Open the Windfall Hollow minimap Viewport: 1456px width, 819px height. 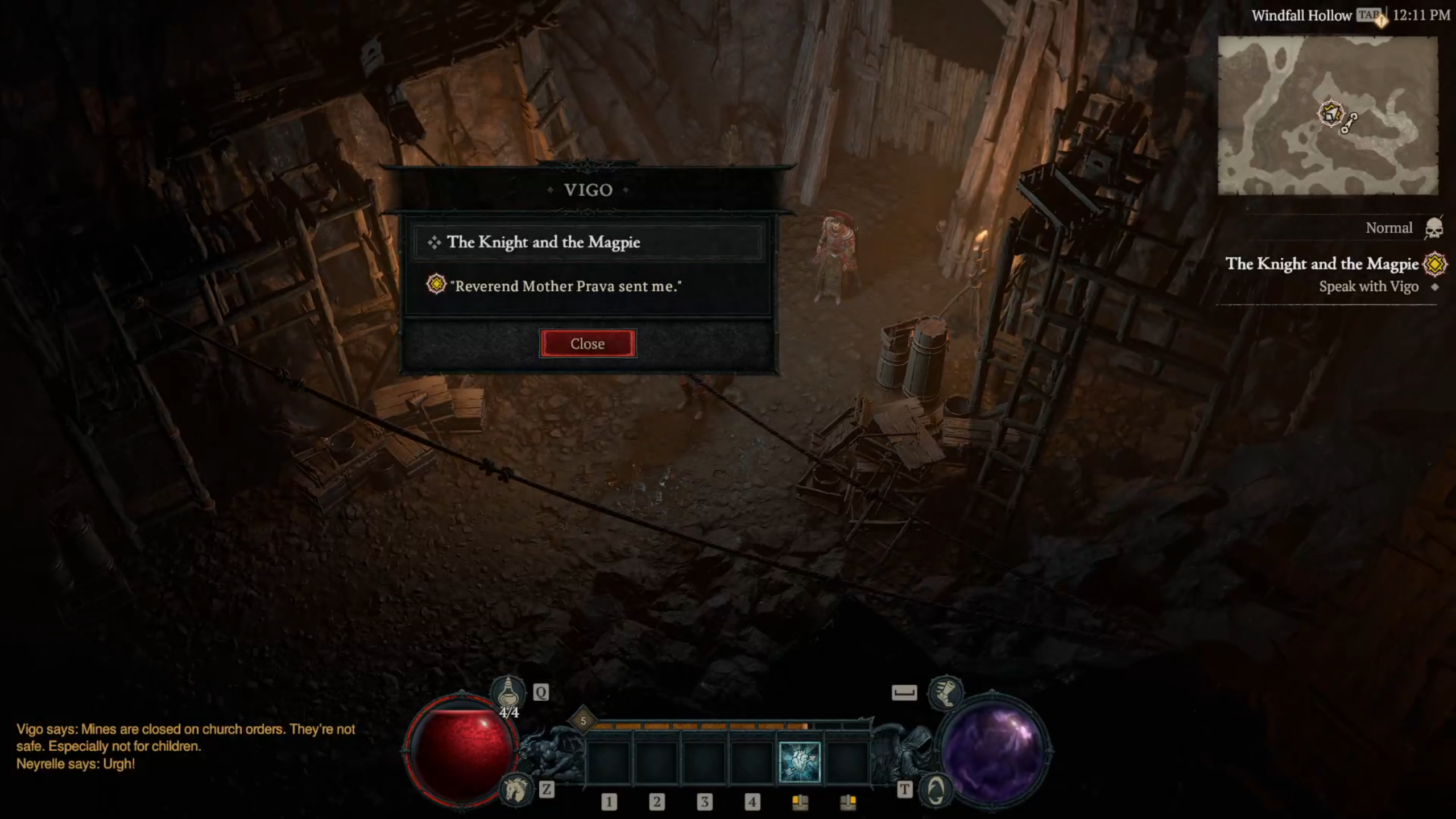tap(1327, 115)
